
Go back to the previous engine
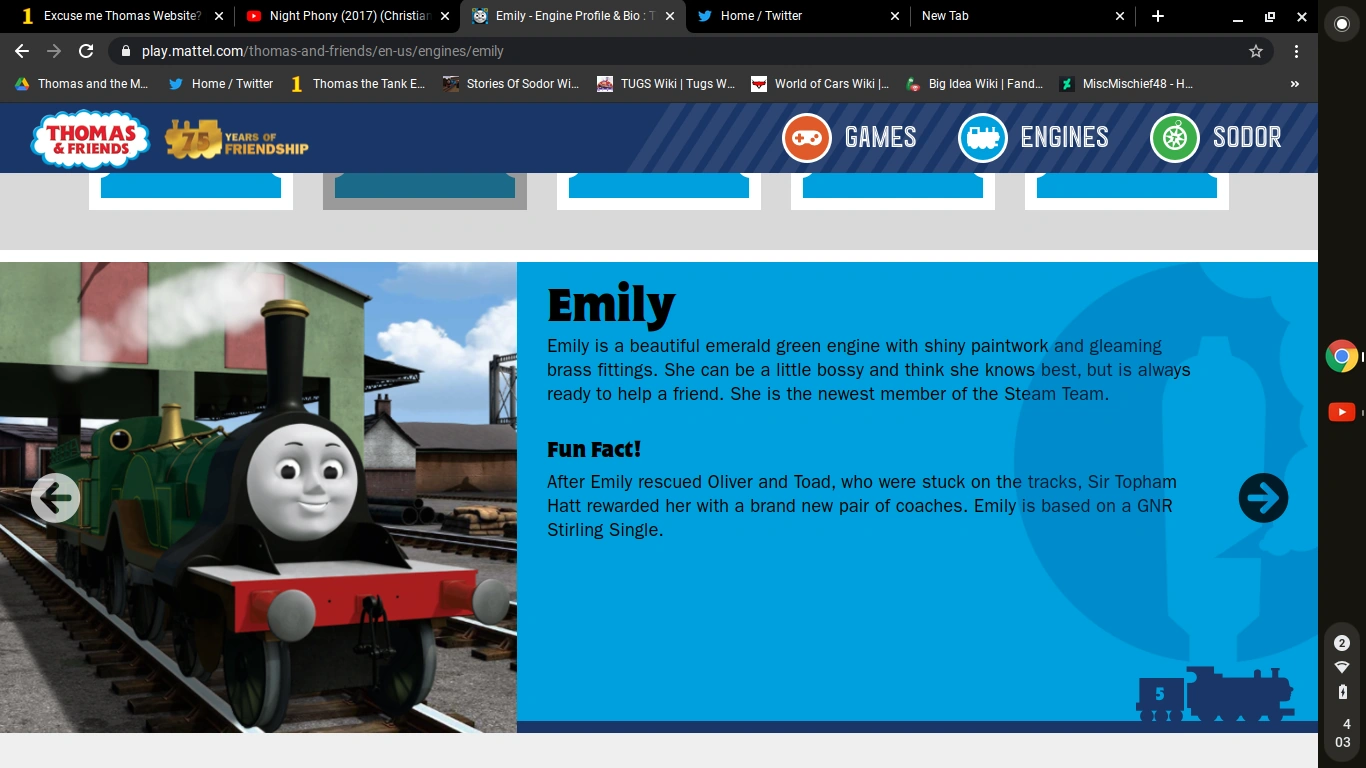point(55,497)
